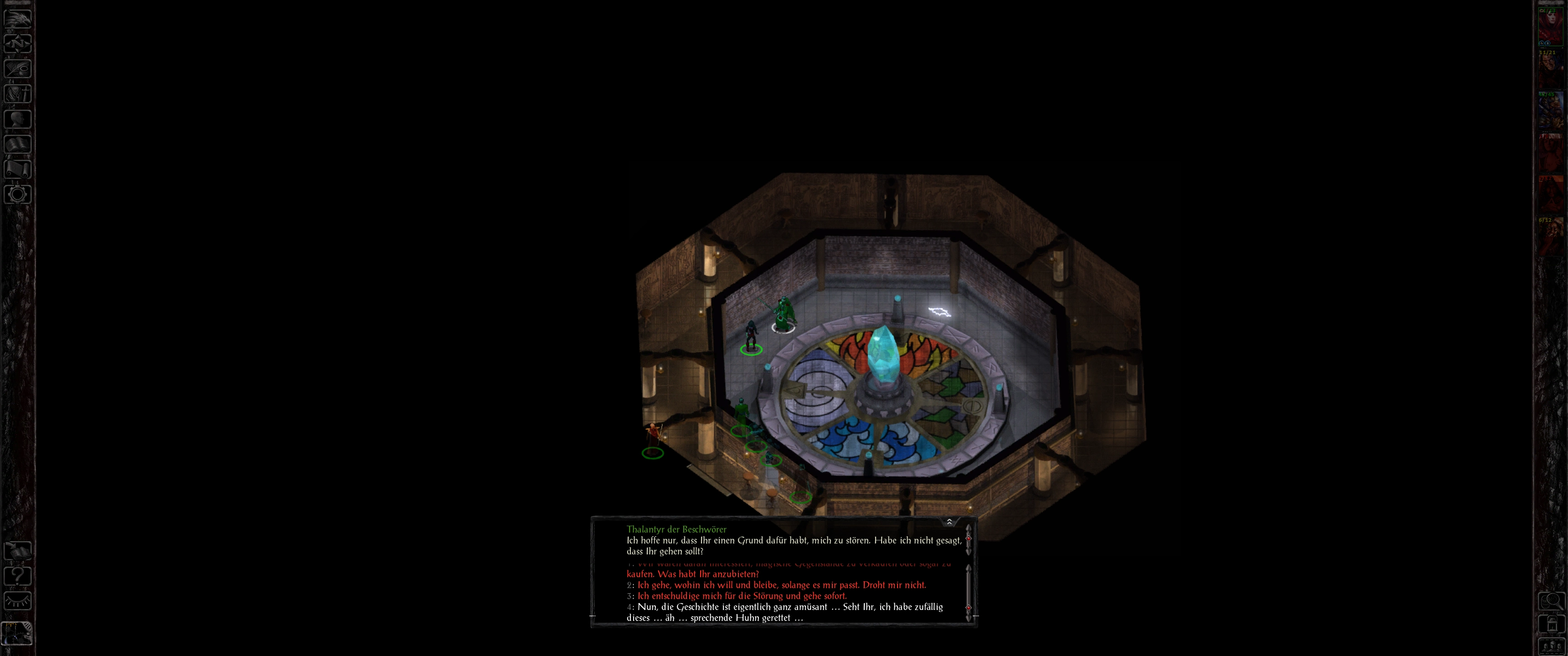Open game options with the gear icon
The height and width of the screenshot is (656, 1568).
(18, 194)
